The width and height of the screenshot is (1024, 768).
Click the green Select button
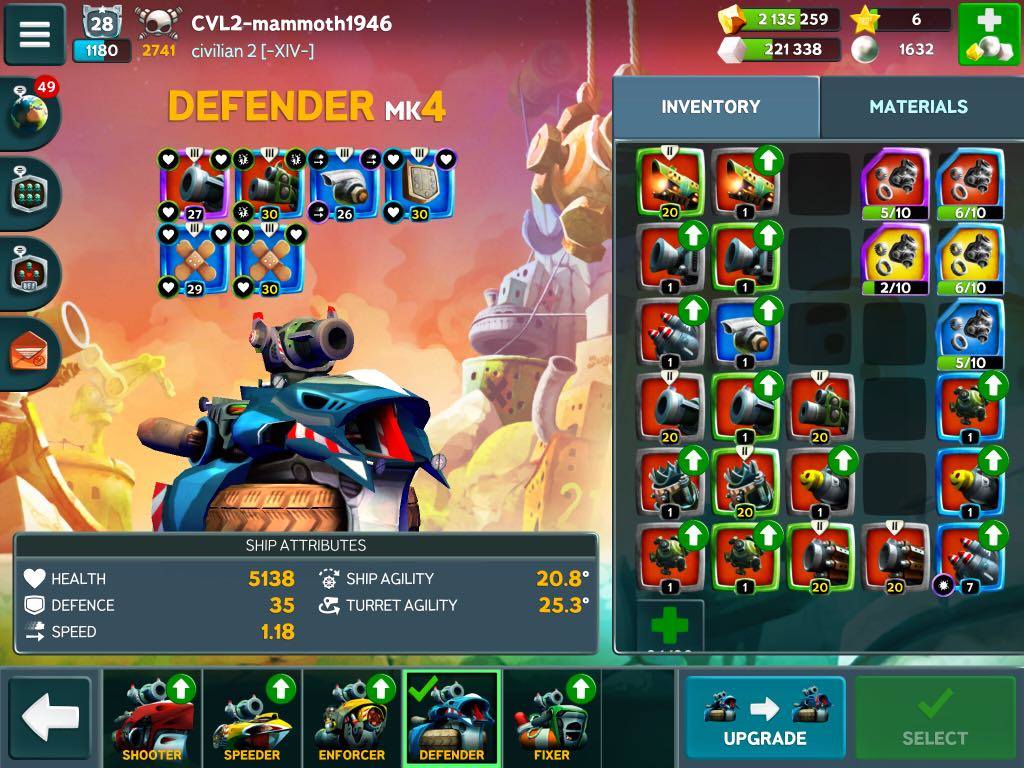(934, 717)
